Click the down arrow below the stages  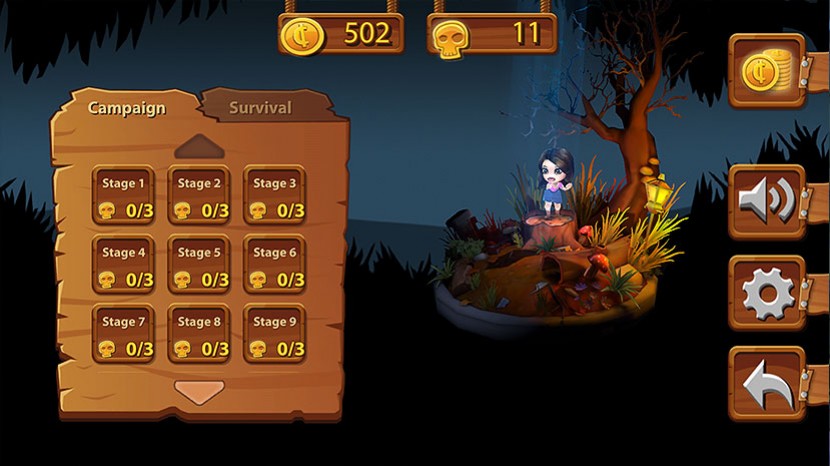[x=200, y=391]
